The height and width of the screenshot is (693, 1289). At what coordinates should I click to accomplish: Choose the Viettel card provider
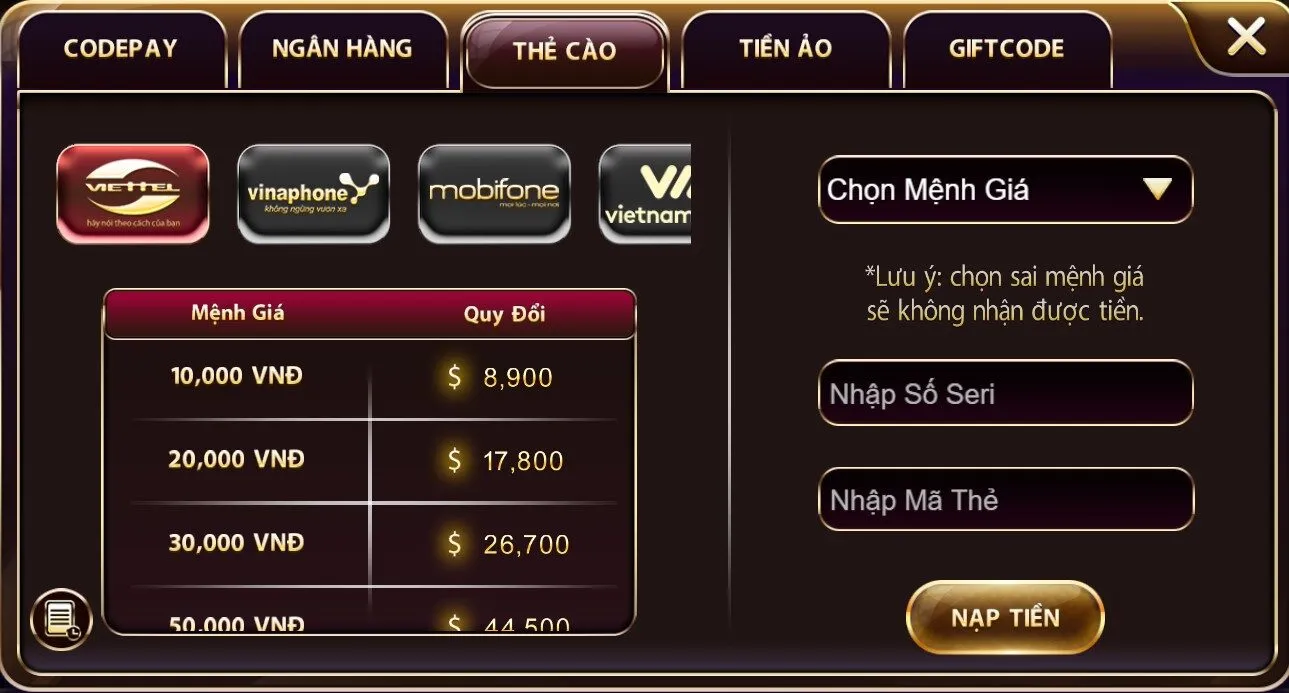coord(133,193)
